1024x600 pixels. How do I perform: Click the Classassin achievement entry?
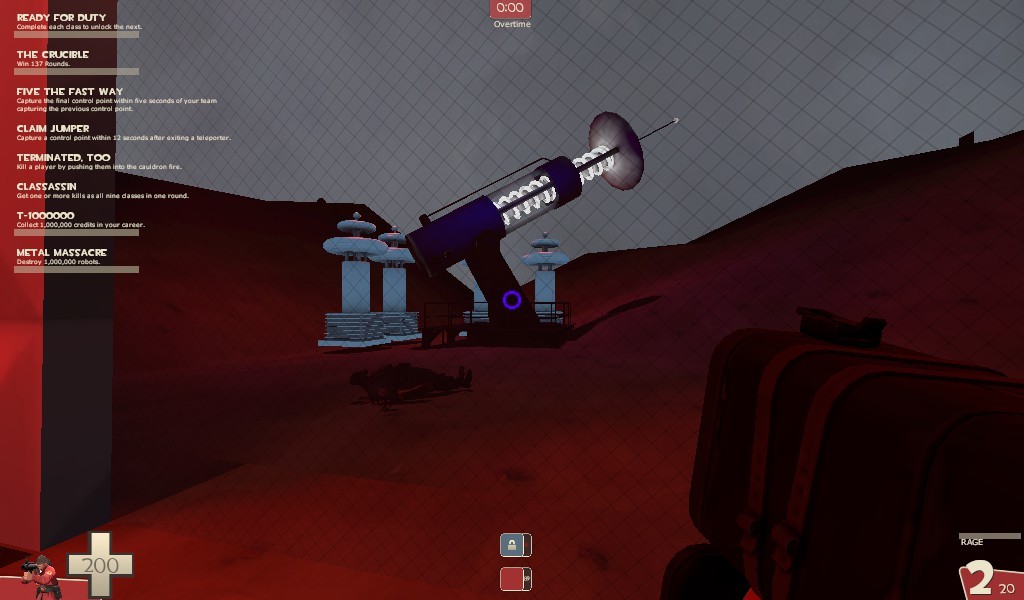click(47, 187)
